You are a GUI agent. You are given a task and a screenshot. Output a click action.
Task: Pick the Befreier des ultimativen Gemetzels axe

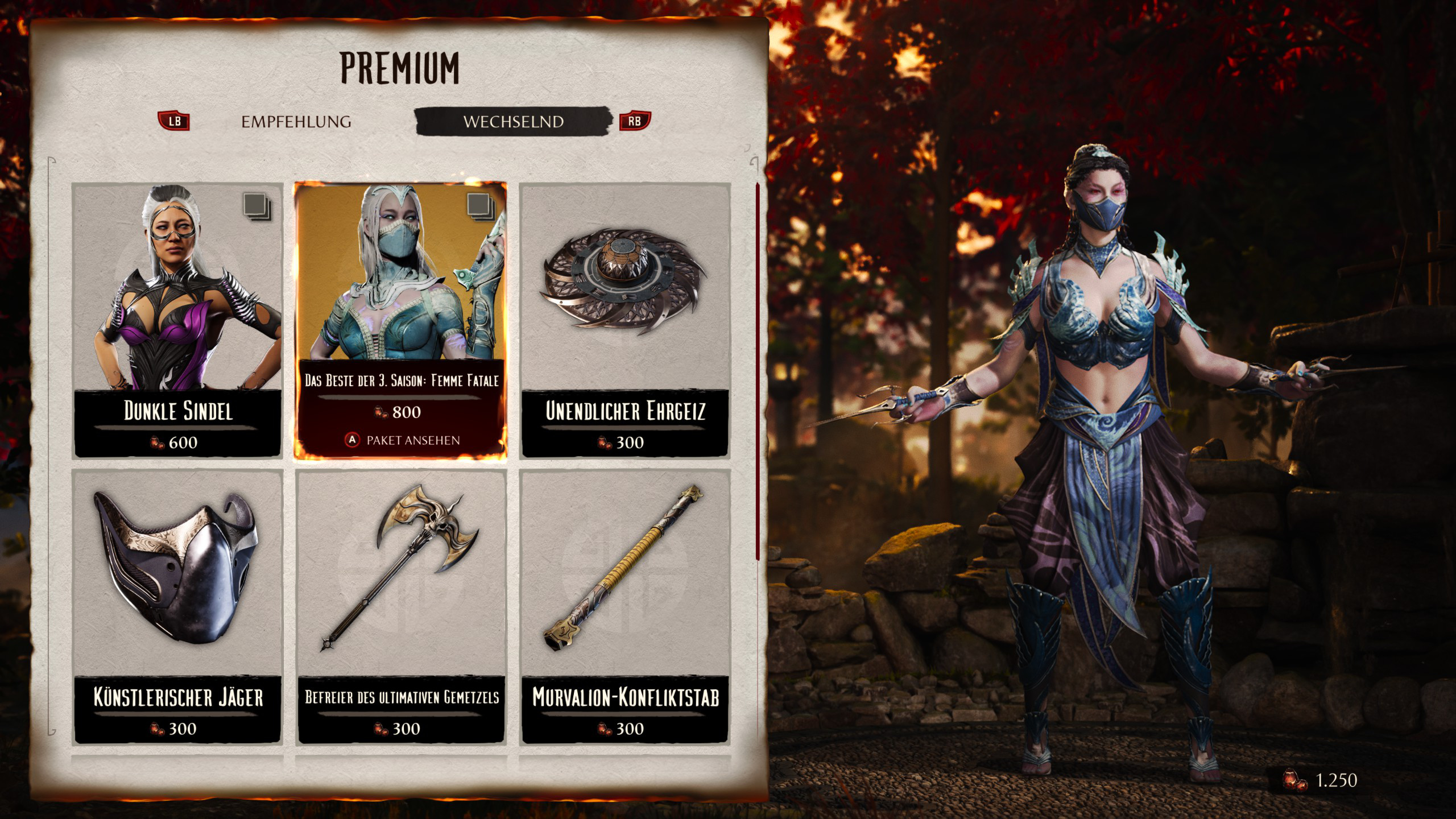pos(401,606)
